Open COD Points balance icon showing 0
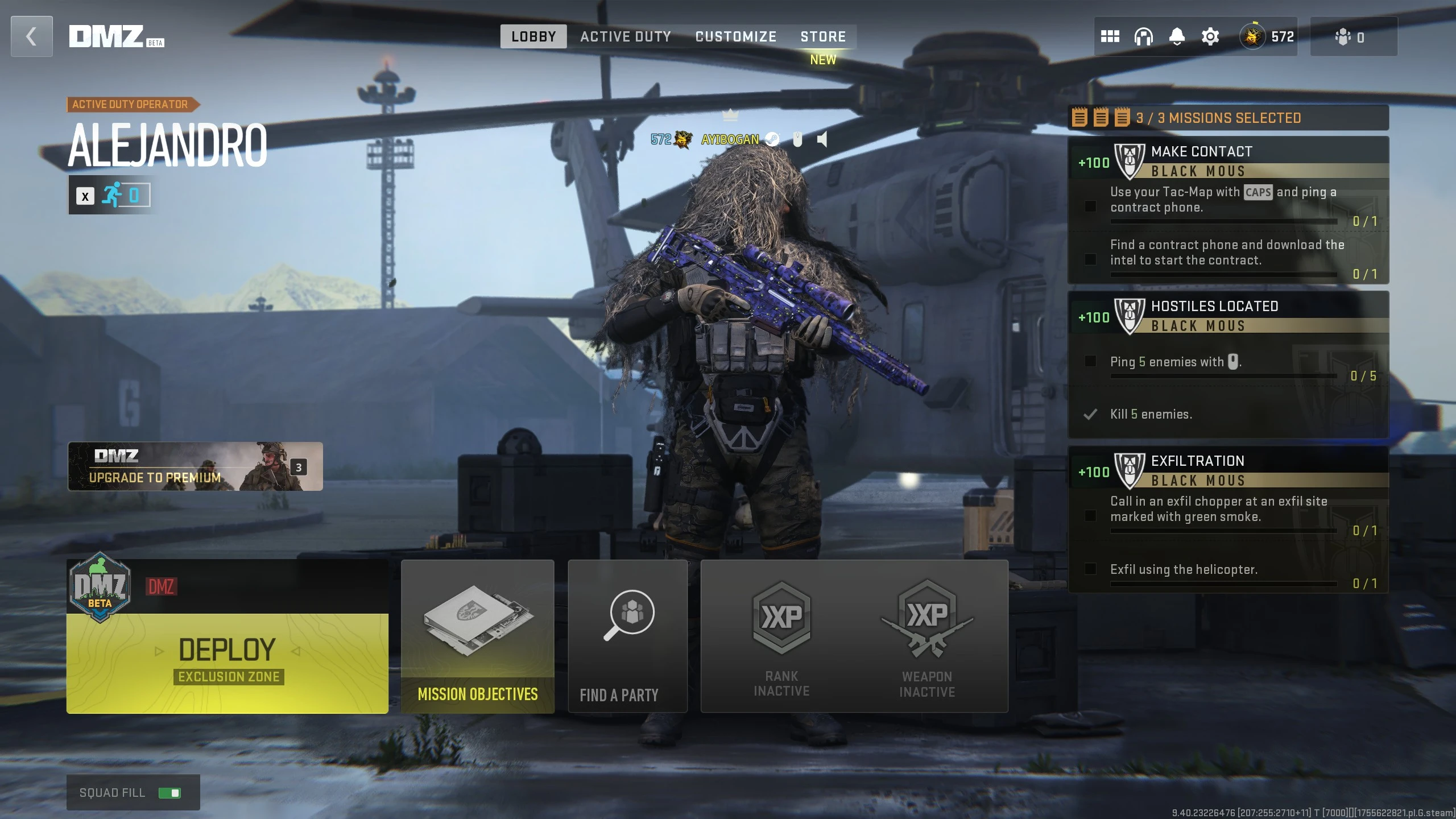Screen dimensions: 1456x819 pyautogui.click(x=1343, y=36)
